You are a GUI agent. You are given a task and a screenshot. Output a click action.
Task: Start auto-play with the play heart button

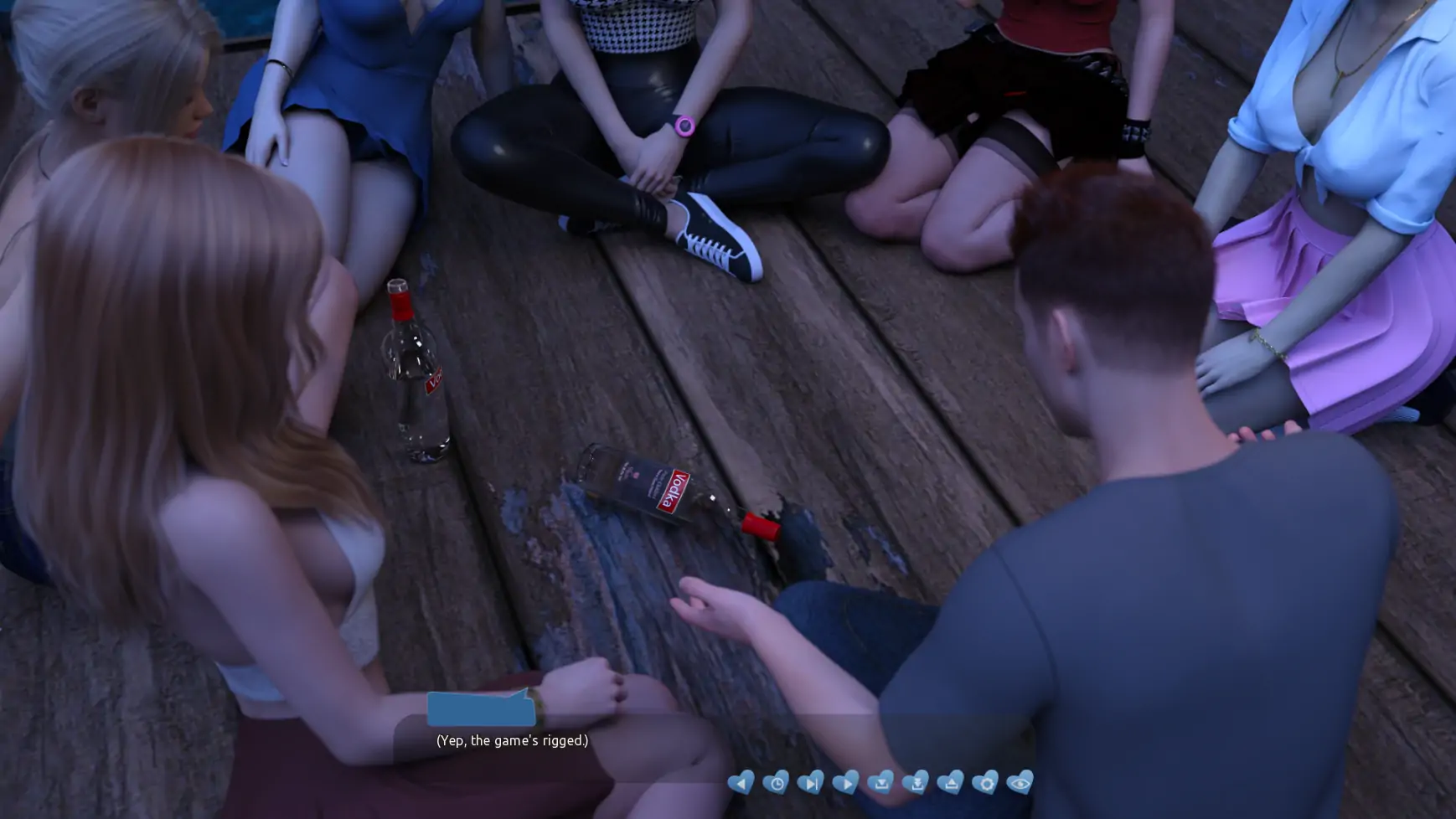click(x=845, y=782)
